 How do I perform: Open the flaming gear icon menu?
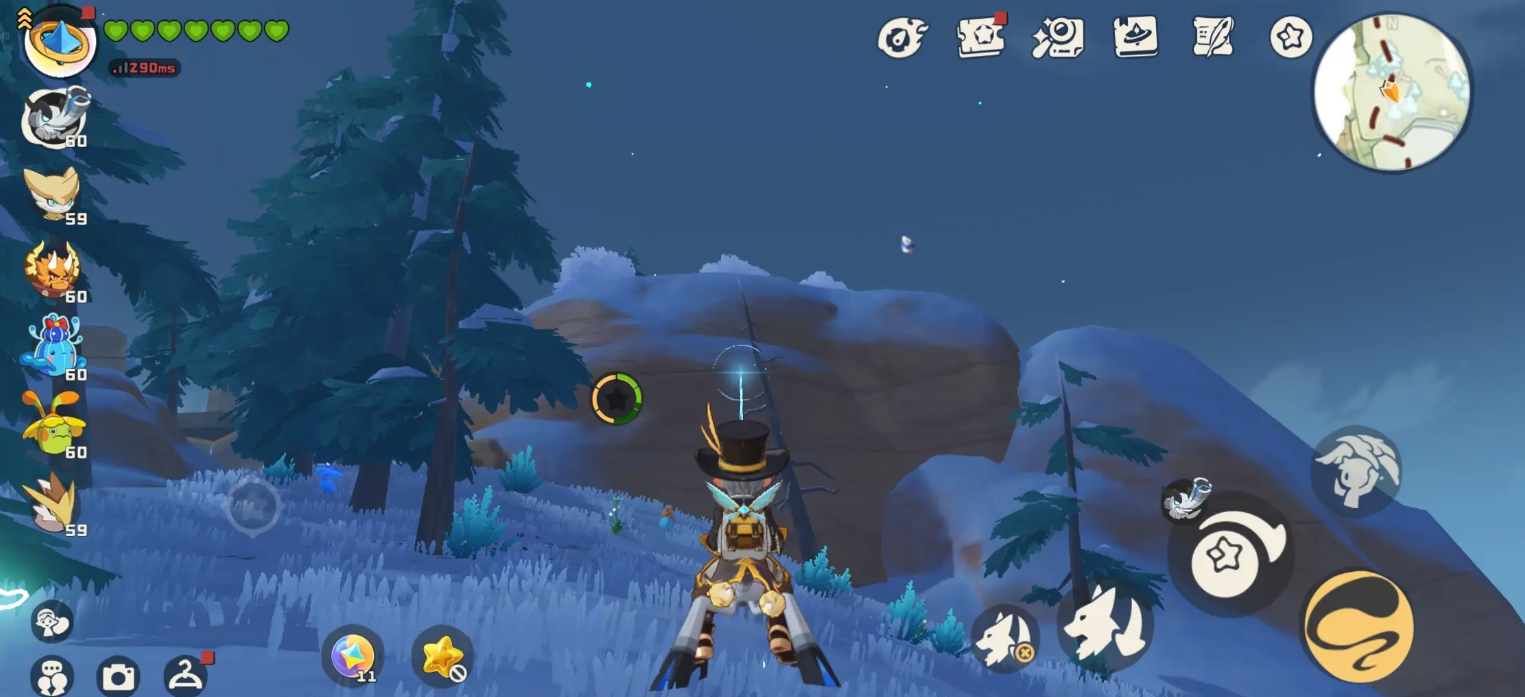[x=902, y=38]
